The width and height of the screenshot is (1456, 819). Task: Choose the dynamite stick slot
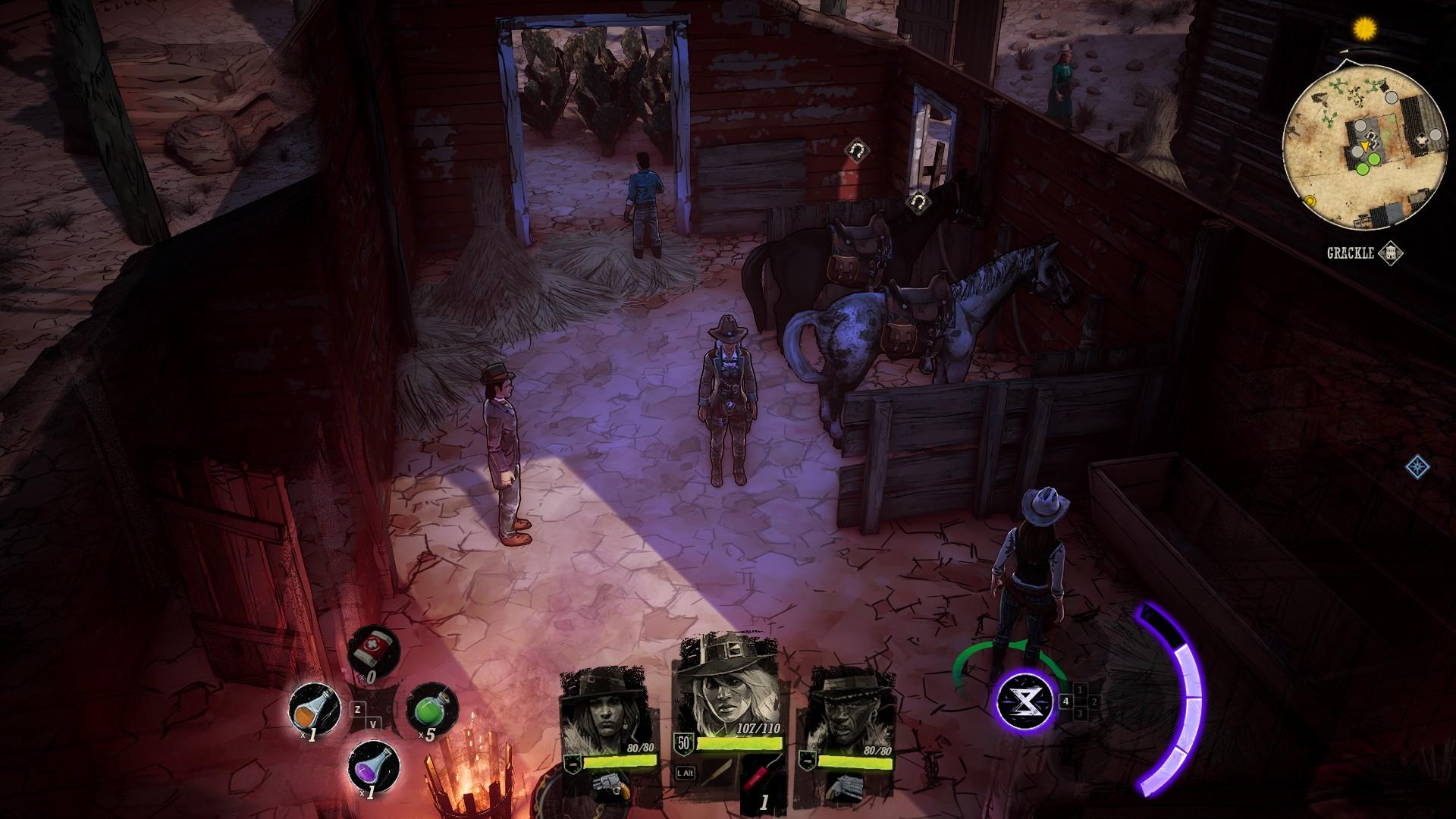pyautogui.click(x=761, y=781)
